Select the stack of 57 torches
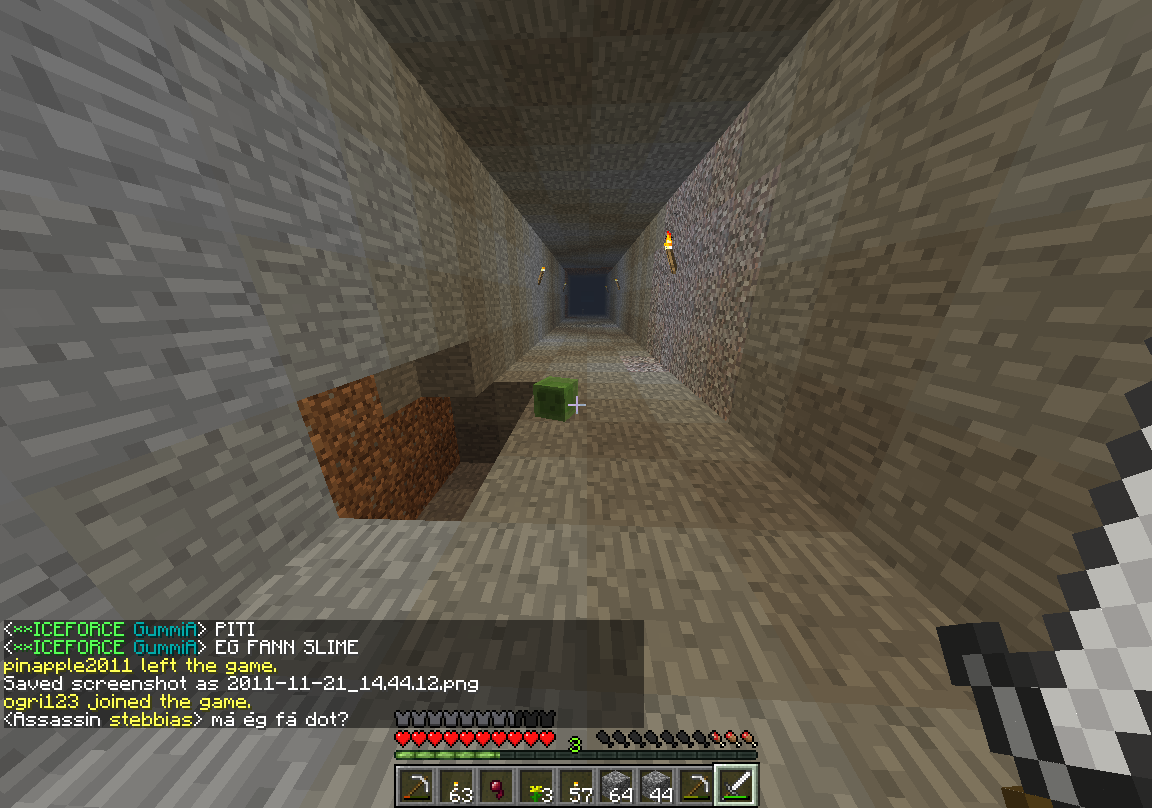Image resolution: width=1152 pixels, height=808 pixels. click(577, 786)
